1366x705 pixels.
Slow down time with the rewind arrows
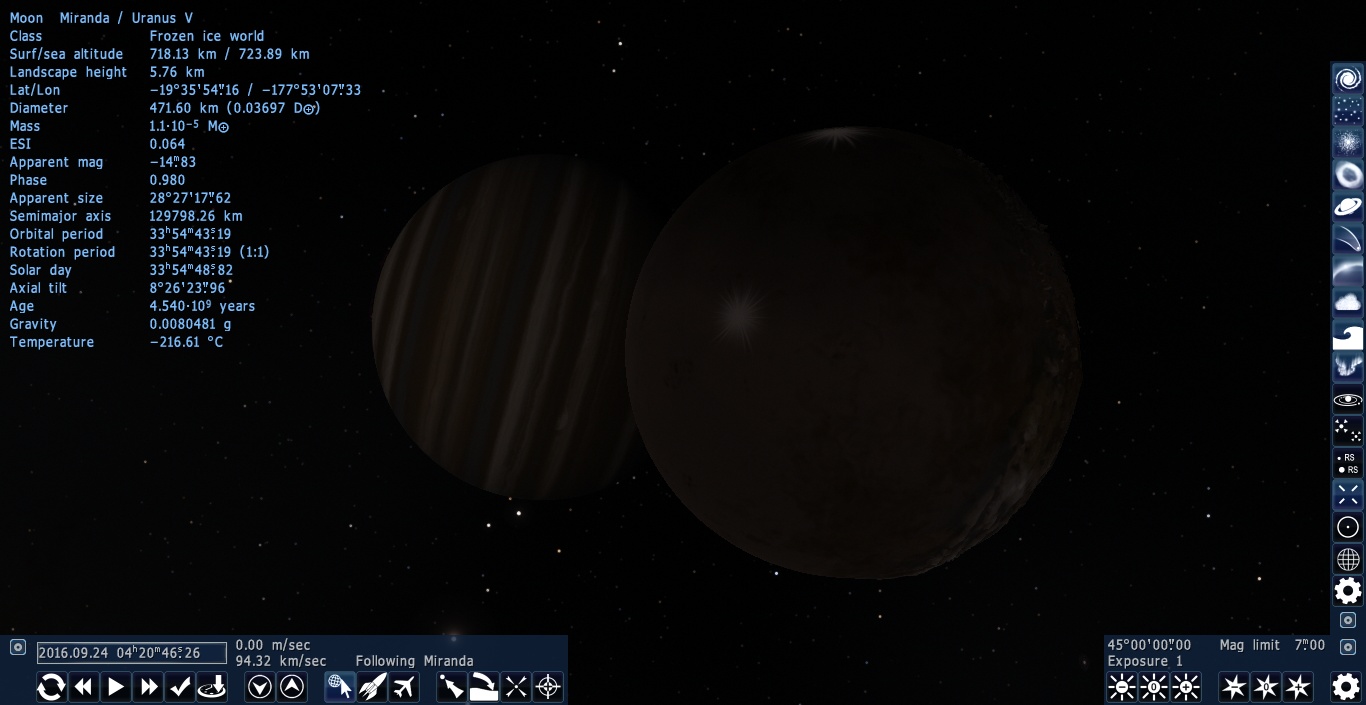pos(84,687)
